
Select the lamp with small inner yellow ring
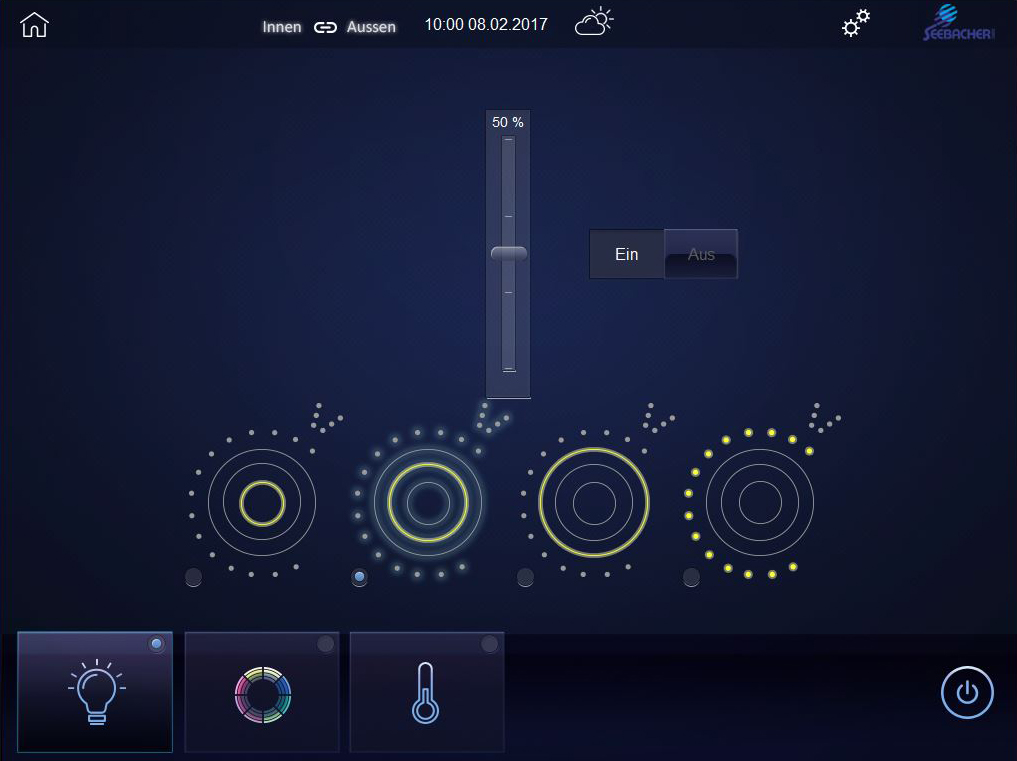(x=262, y=502)
